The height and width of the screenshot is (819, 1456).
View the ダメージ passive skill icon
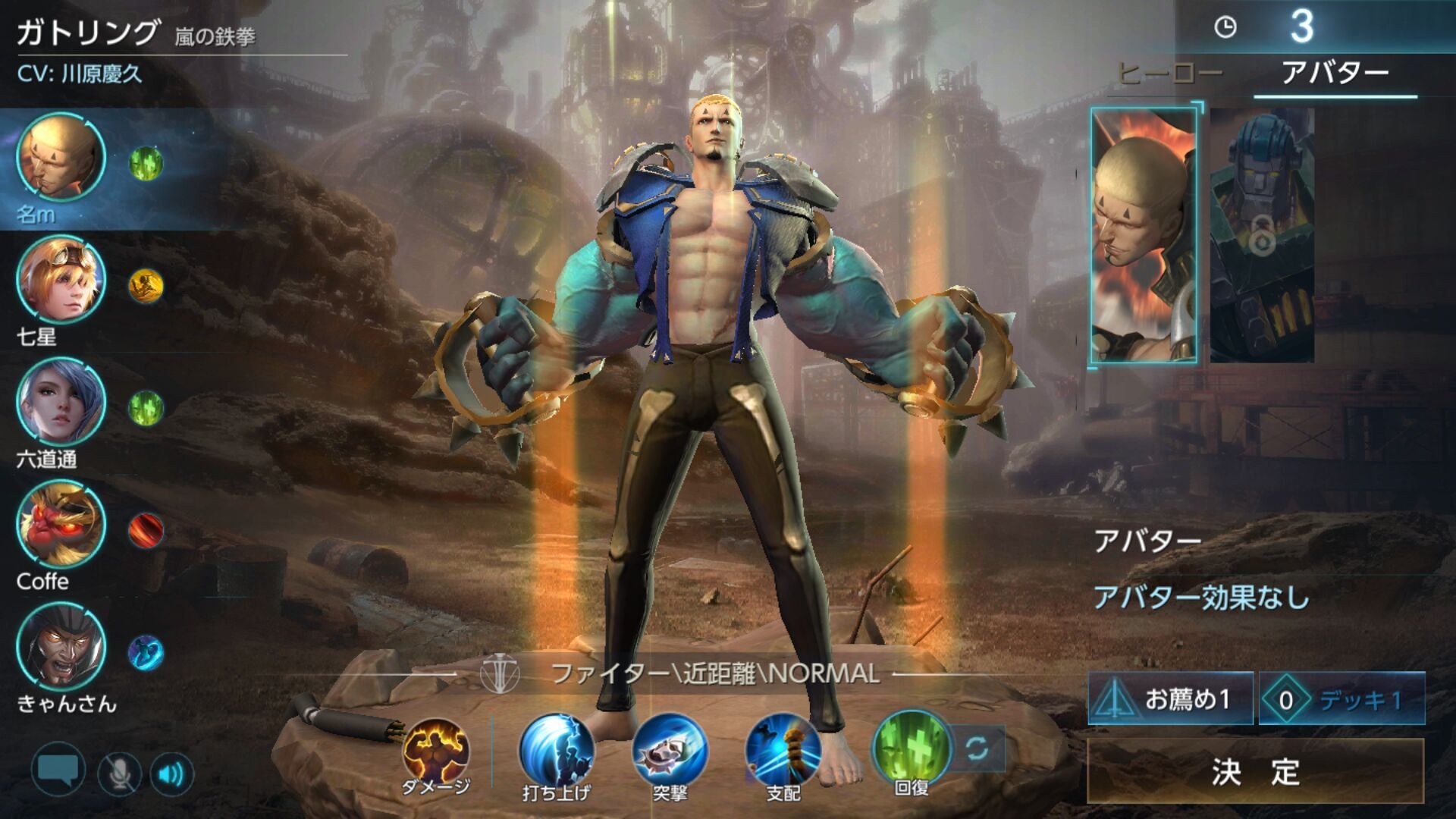click(436, 751)
